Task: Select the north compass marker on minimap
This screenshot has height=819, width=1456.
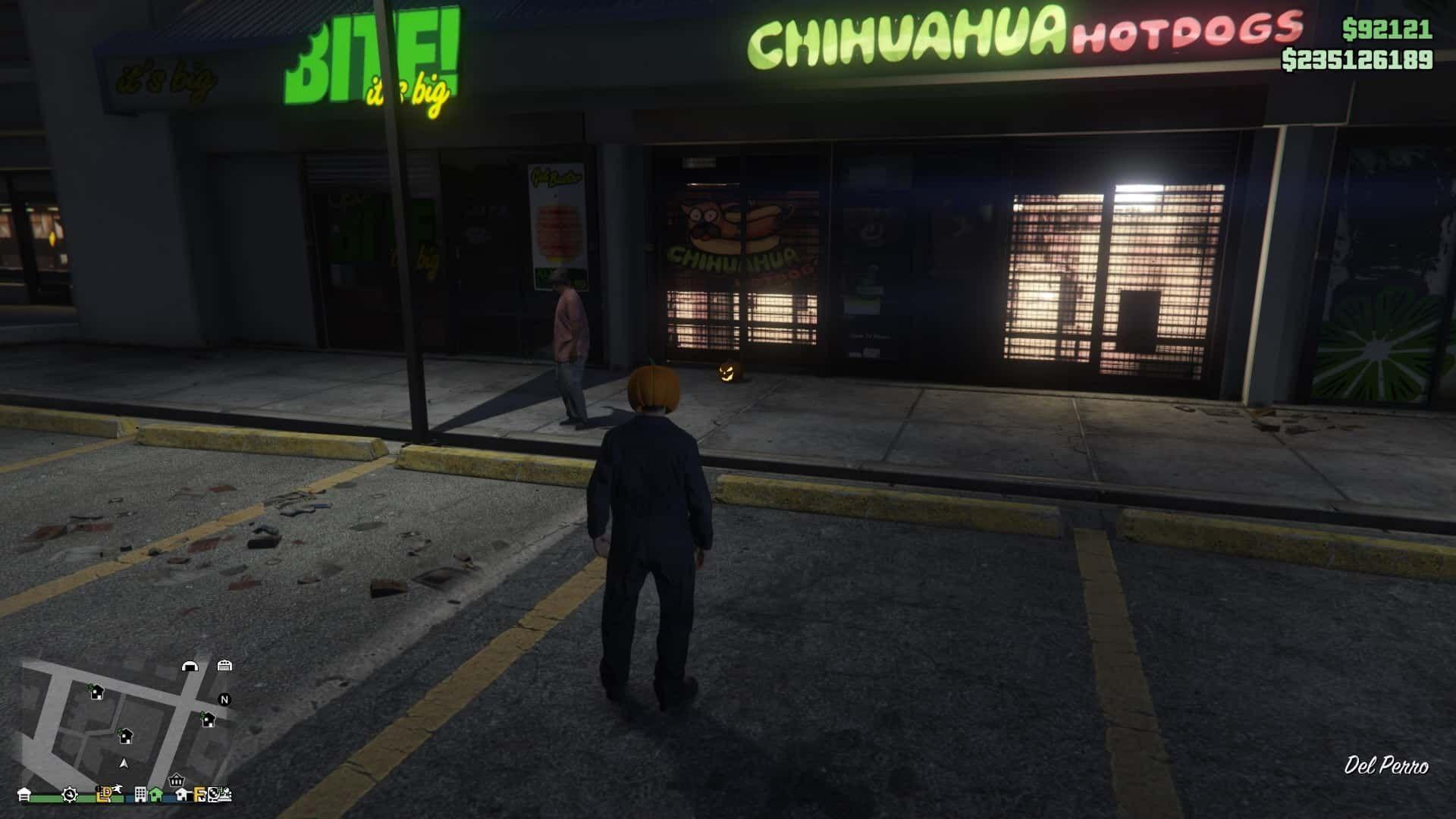Action: 224,699
